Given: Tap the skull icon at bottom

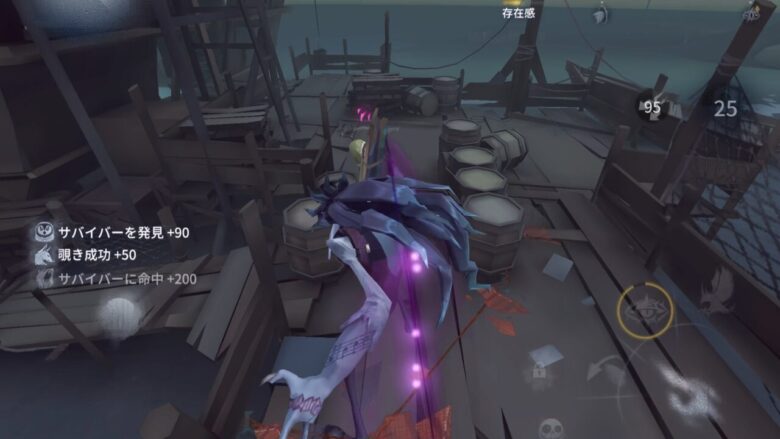Looking at the screenshot, I should click(x=550, y=427).
